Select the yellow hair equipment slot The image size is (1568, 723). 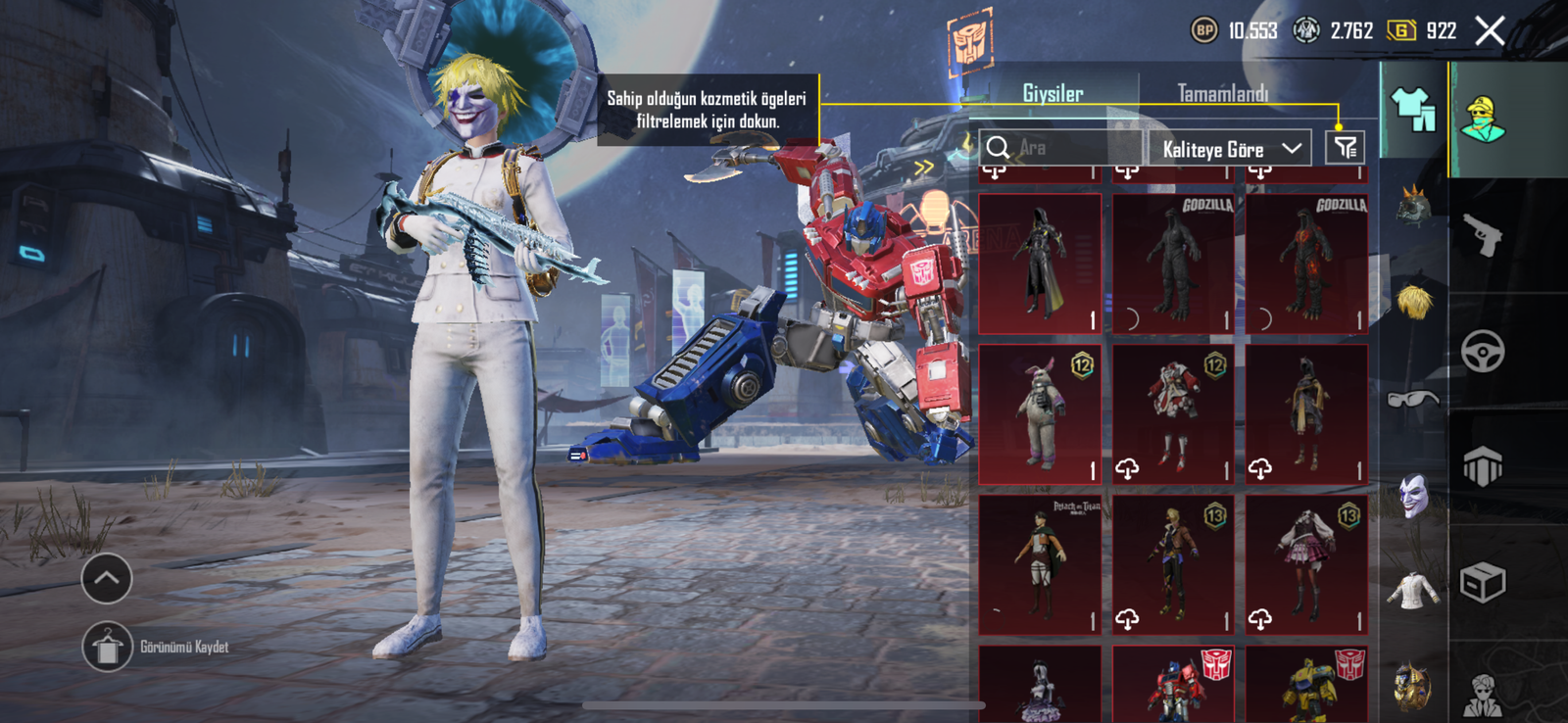tap(1413, 302)
